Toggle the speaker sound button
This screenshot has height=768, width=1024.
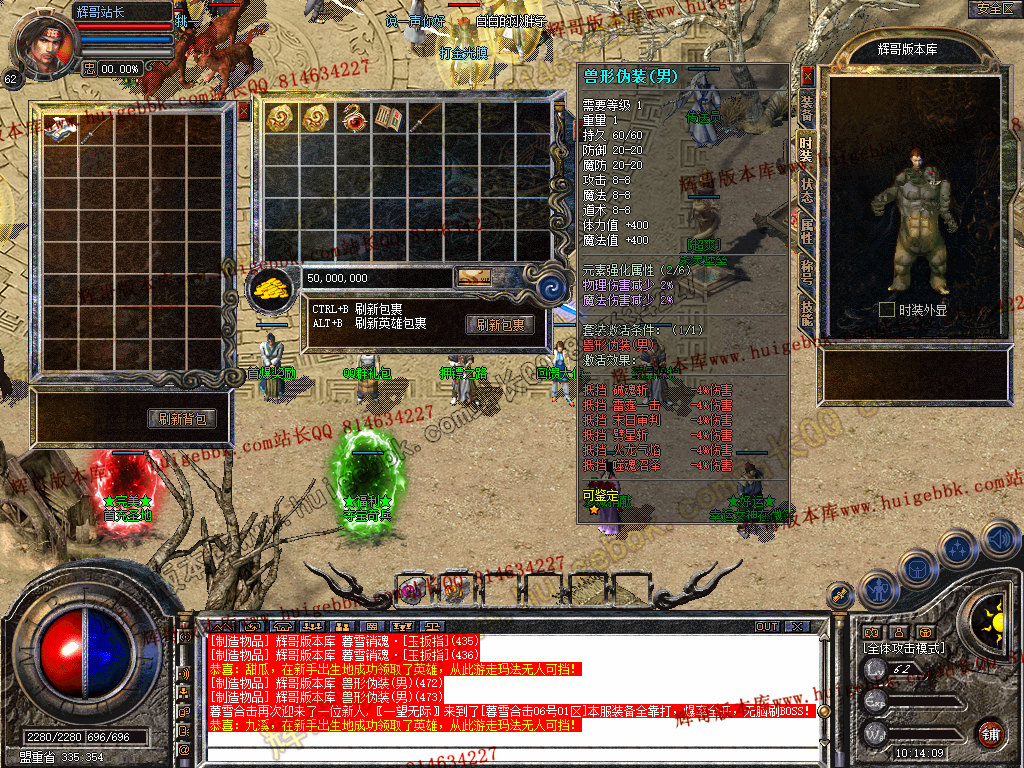point(999,540)
